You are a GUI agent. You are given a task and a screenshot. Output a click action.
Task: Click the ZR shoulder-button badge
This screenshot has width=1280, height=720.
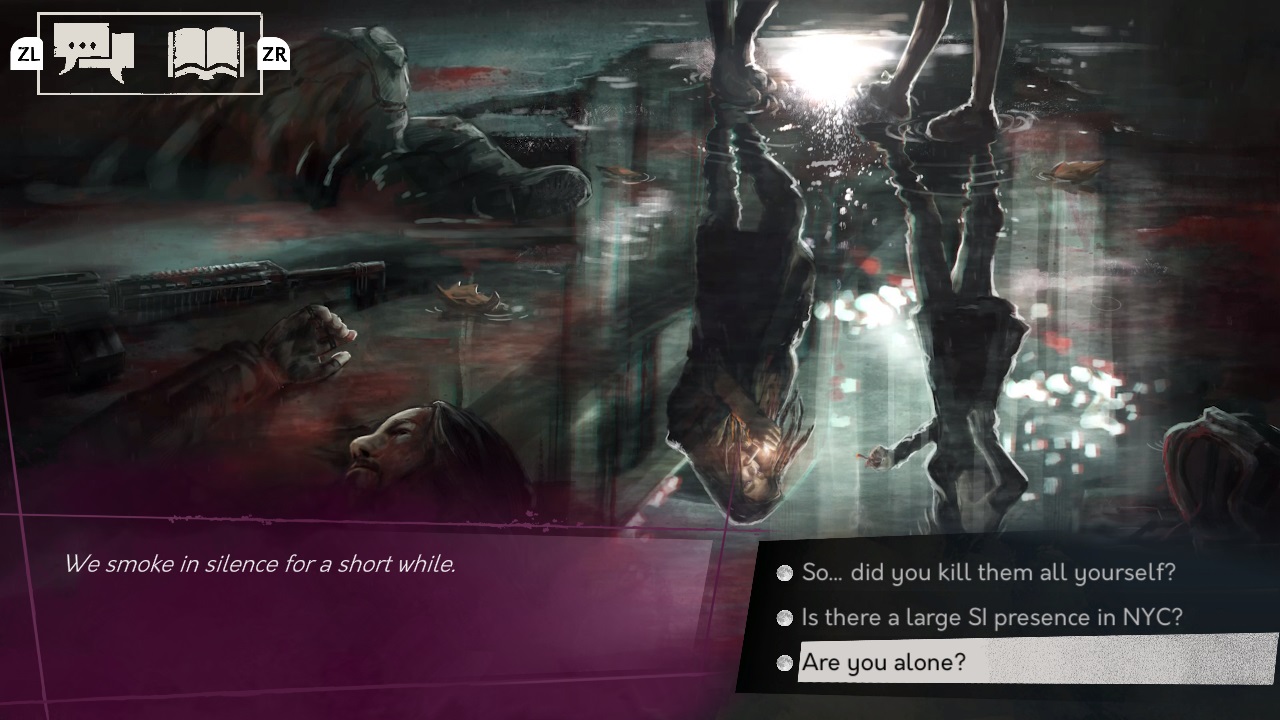272,54
